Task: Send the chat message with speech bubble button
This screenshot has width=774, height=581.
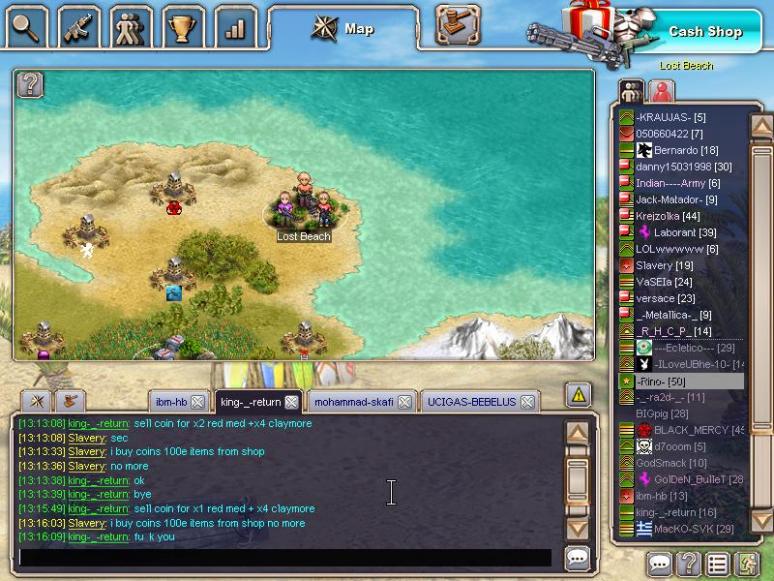Action: click(x=577, y=558)
